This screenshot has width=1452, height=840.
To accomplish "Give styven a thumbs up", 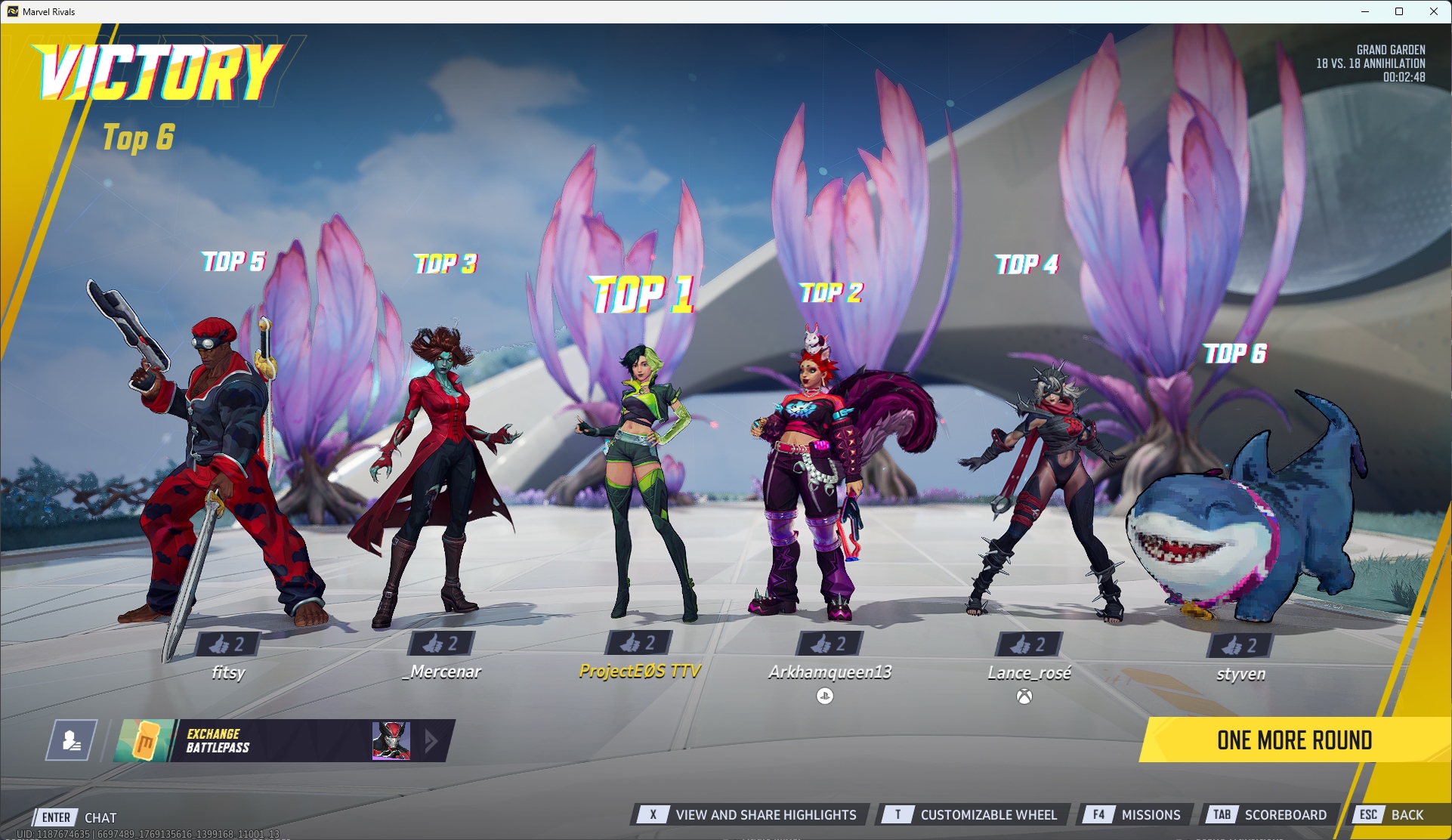I will point(1240,645).
